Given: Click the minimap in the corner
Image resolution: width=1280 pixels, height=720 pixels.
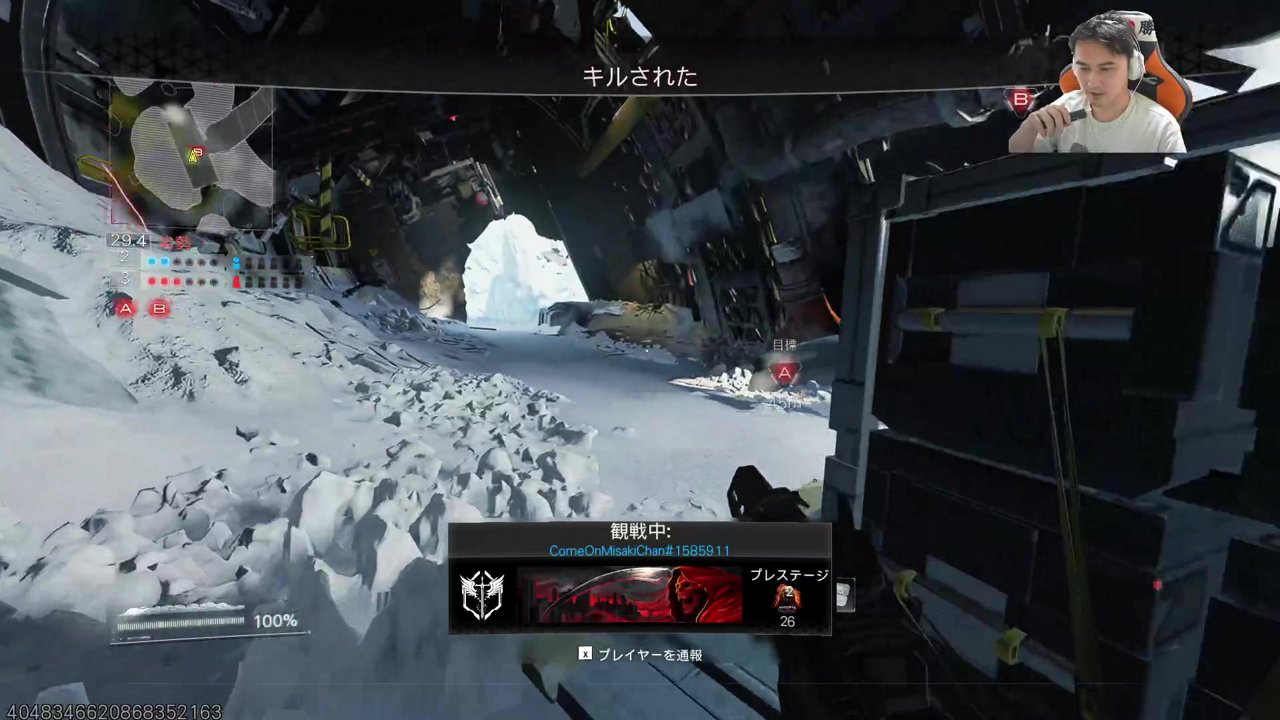Looking at the screenshot, I should 192,155.
